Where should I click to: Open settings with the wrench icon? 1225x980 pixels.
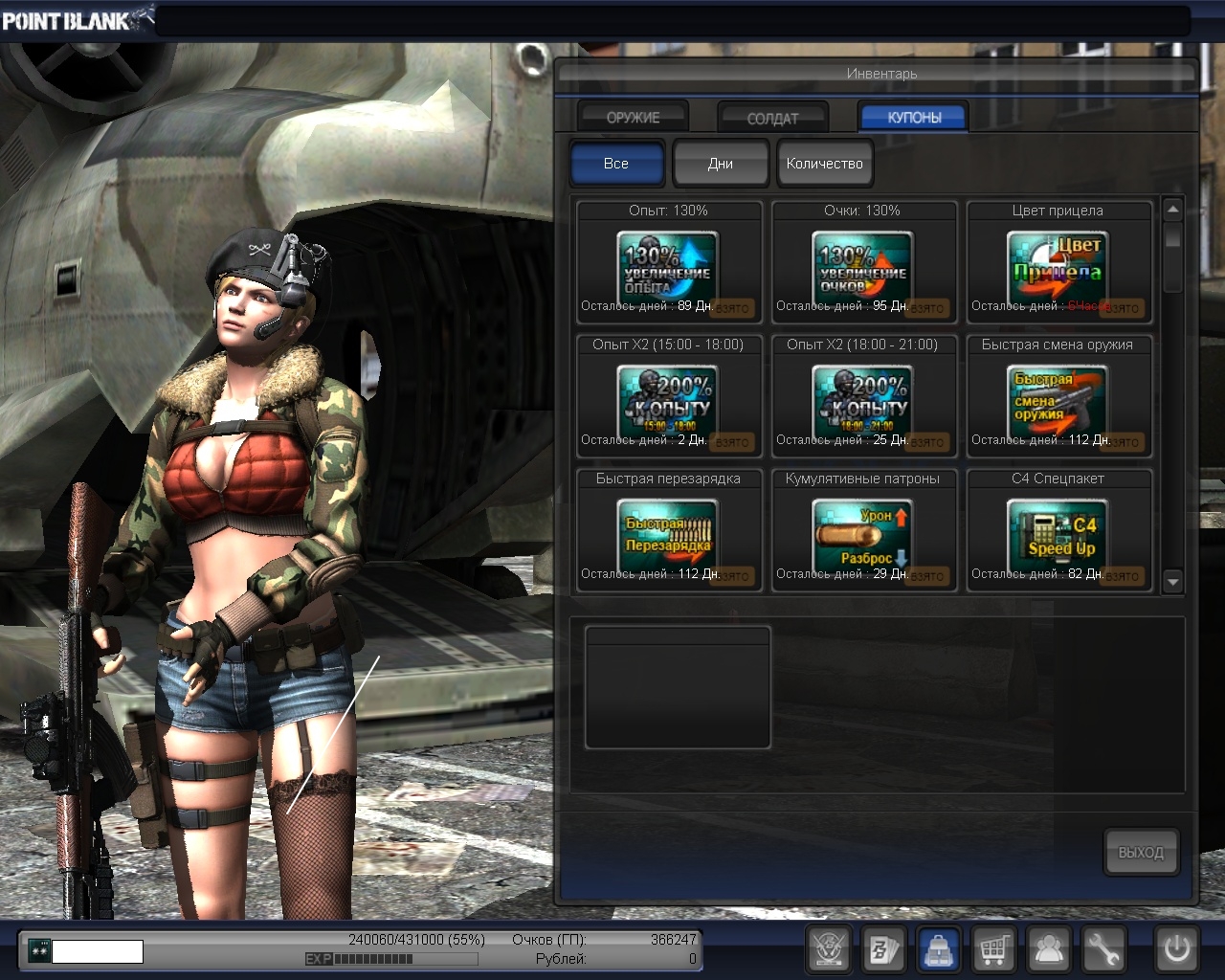[x=1103, y=950]
